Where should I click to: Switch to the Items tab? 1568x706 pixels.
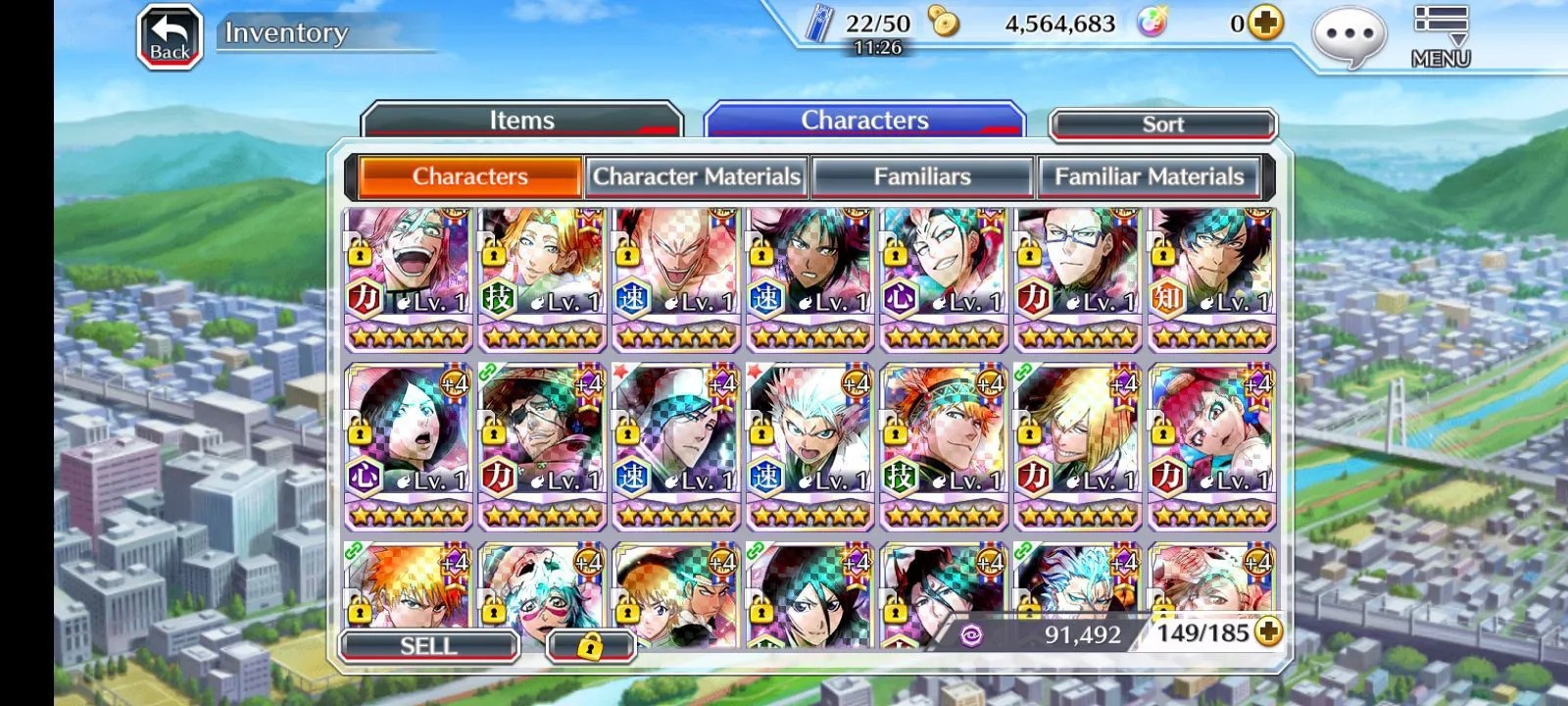pyautogui.click(x=521, y=121)
